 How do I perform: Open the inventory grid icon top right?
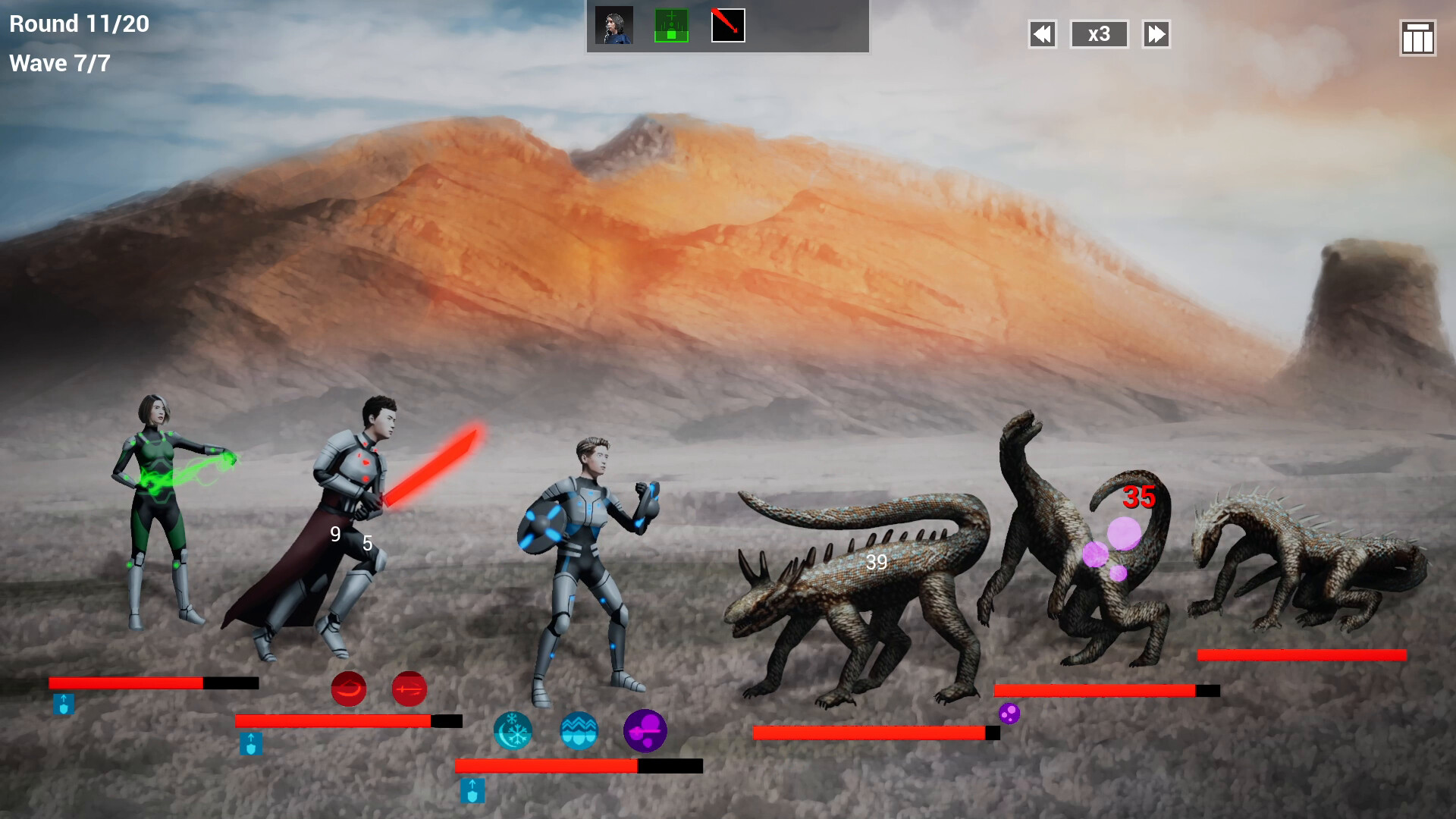[x=1417, y=36]
